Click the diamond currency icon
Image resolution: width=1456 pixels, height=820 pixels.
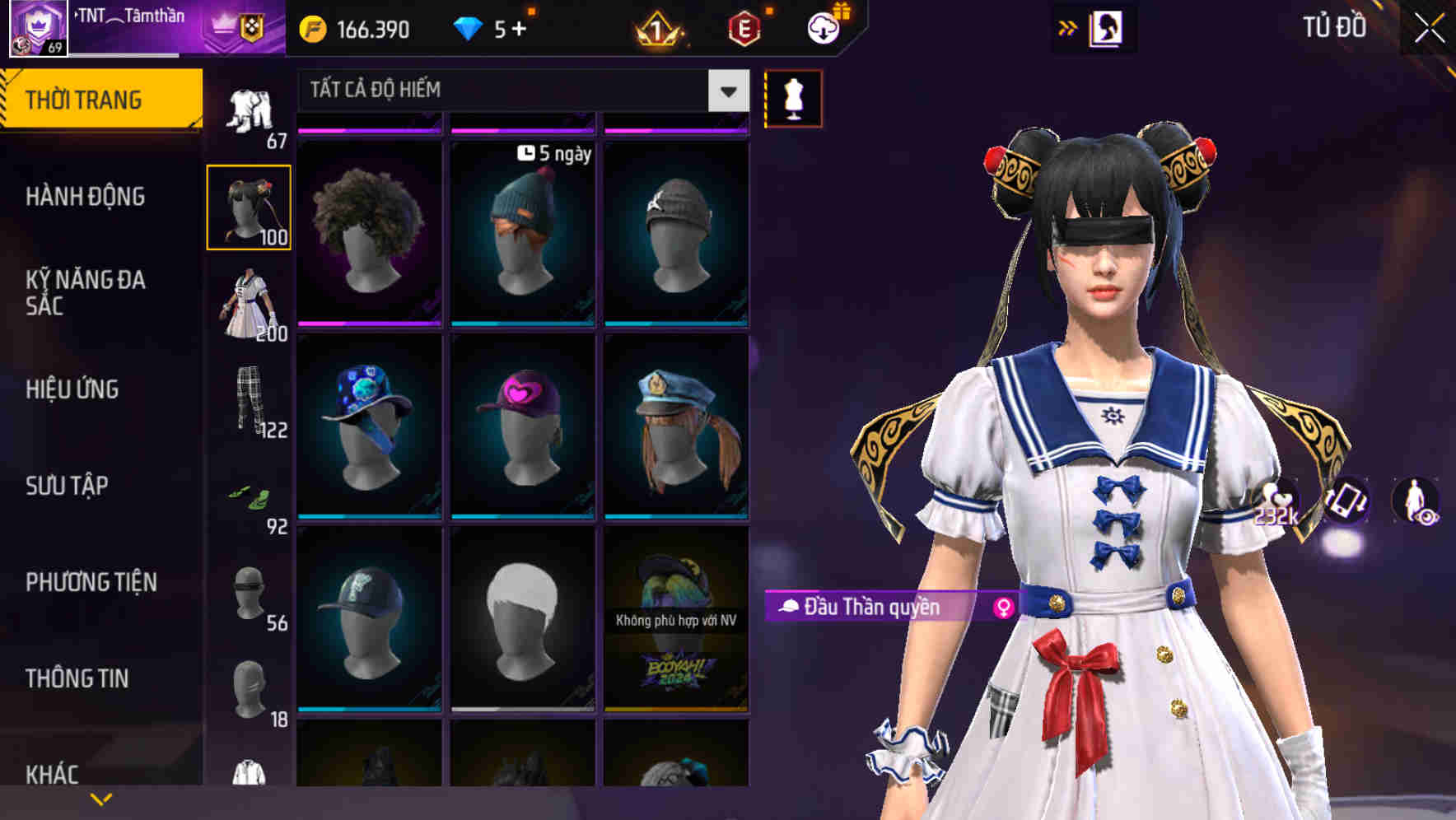467,27
